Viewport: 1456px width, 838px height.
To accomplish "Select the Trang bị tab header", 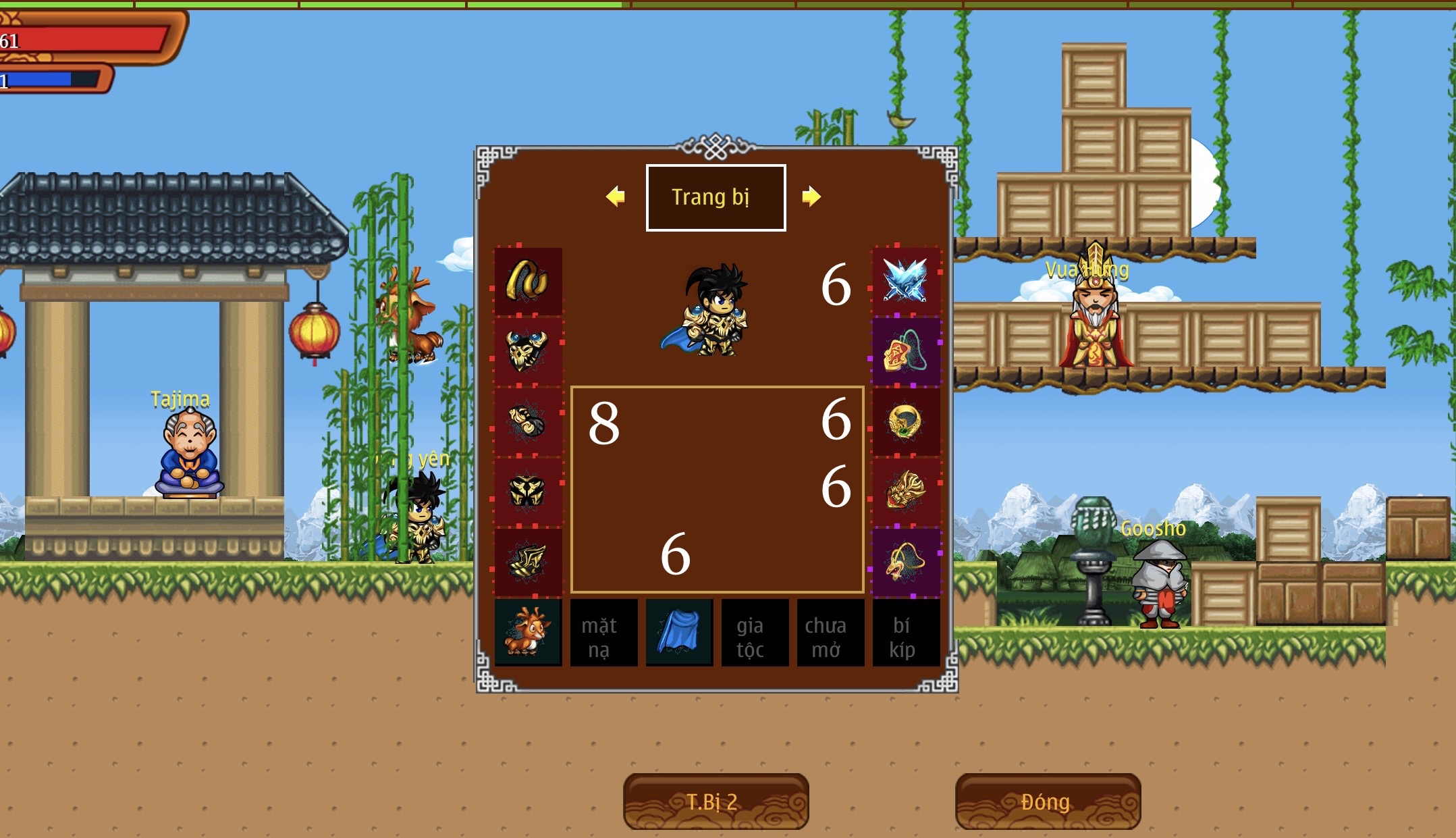I will coord(716,197).
